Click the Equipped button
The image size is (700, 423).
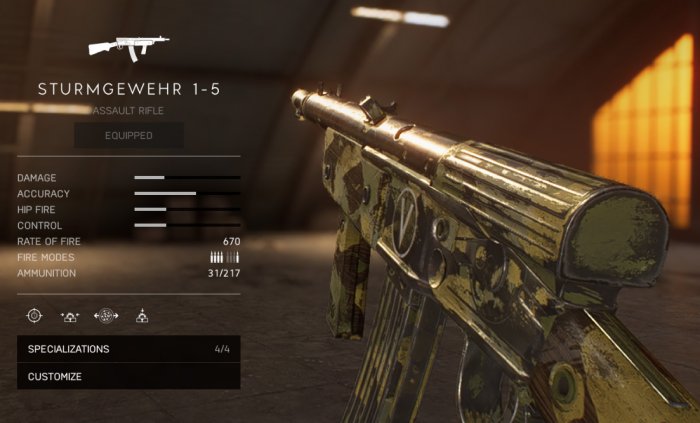pyautogui.click(x=129, y=135)
